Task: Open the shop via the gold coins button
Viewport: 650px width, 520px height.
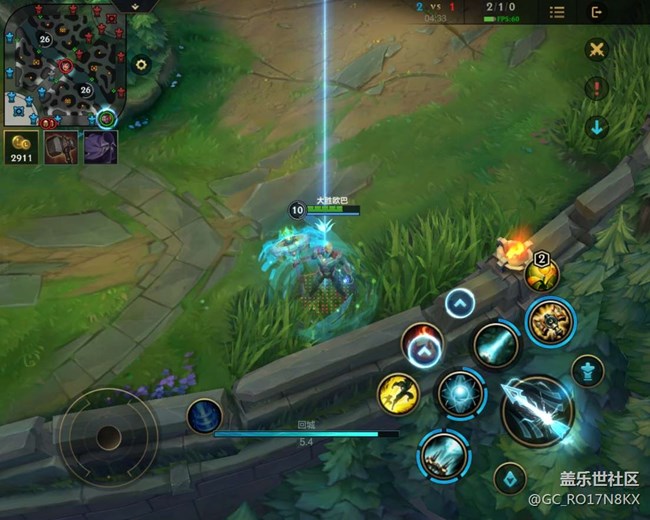Action: pyautogui.click(x=20, y=147)
